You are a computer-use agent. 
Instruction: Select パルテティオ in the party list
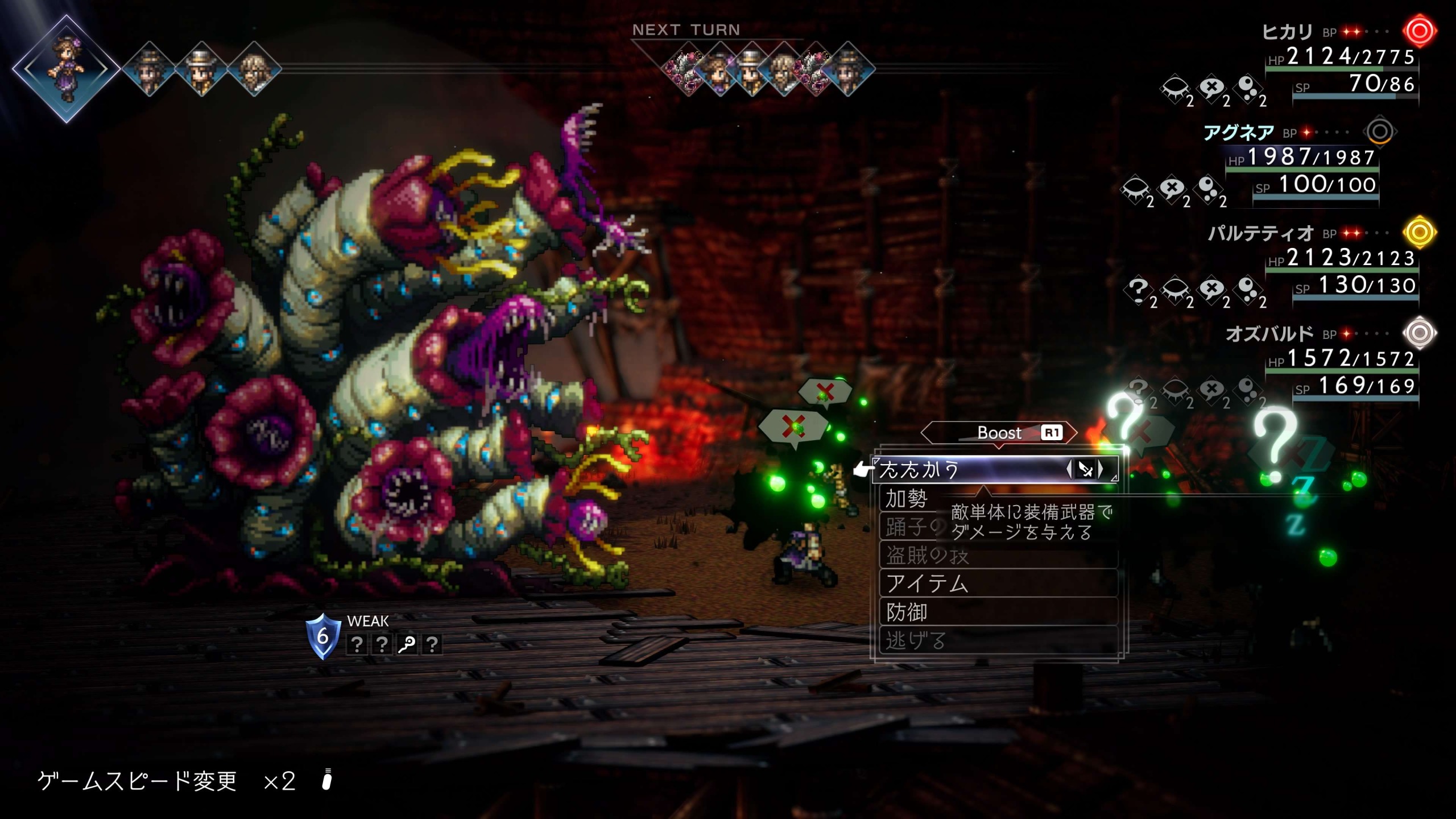coord(1260,233)
